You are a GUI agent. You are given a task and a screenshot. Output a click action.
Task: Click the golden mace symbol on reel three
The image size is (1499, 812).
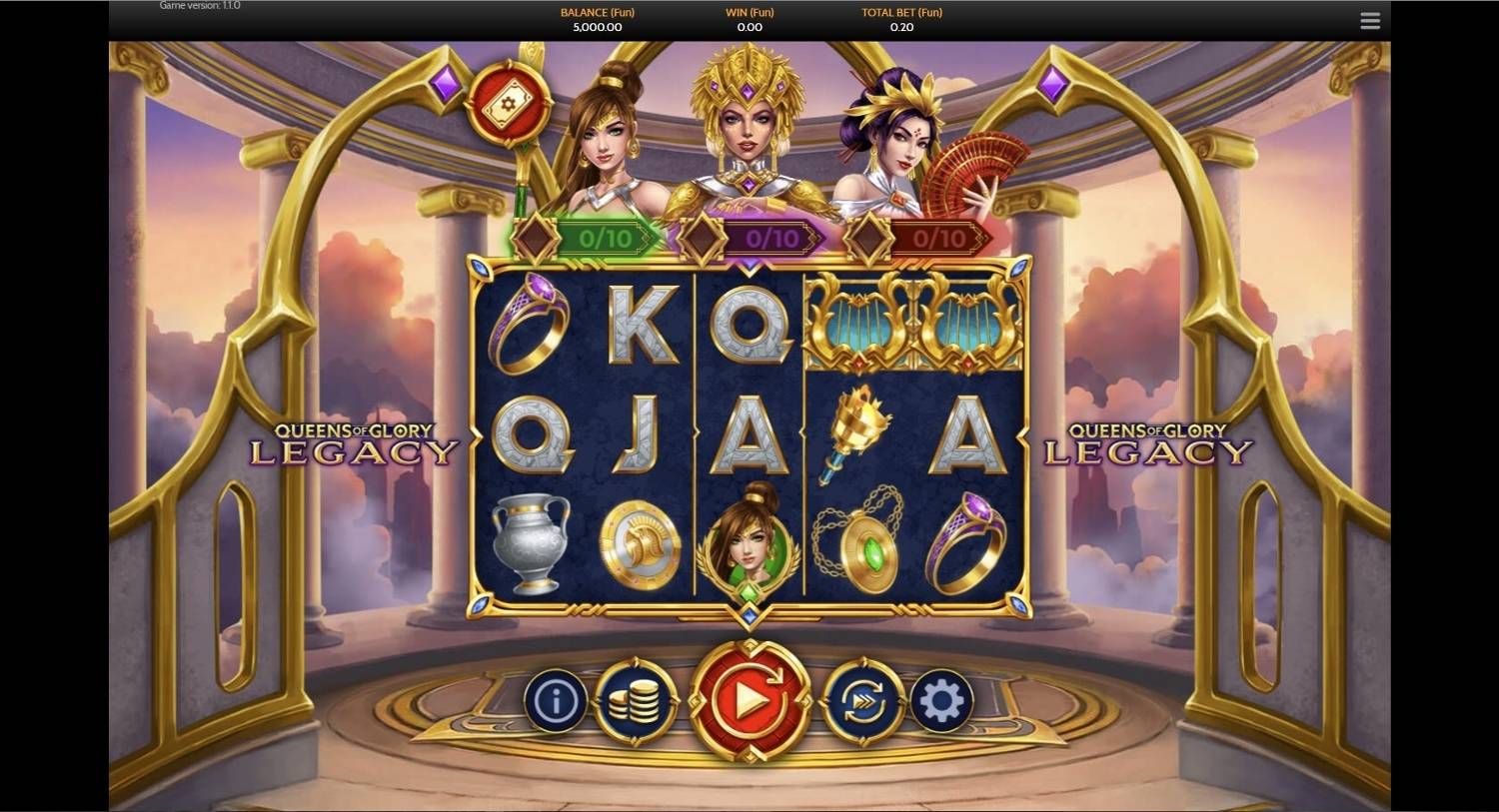[x=859, y=431]
